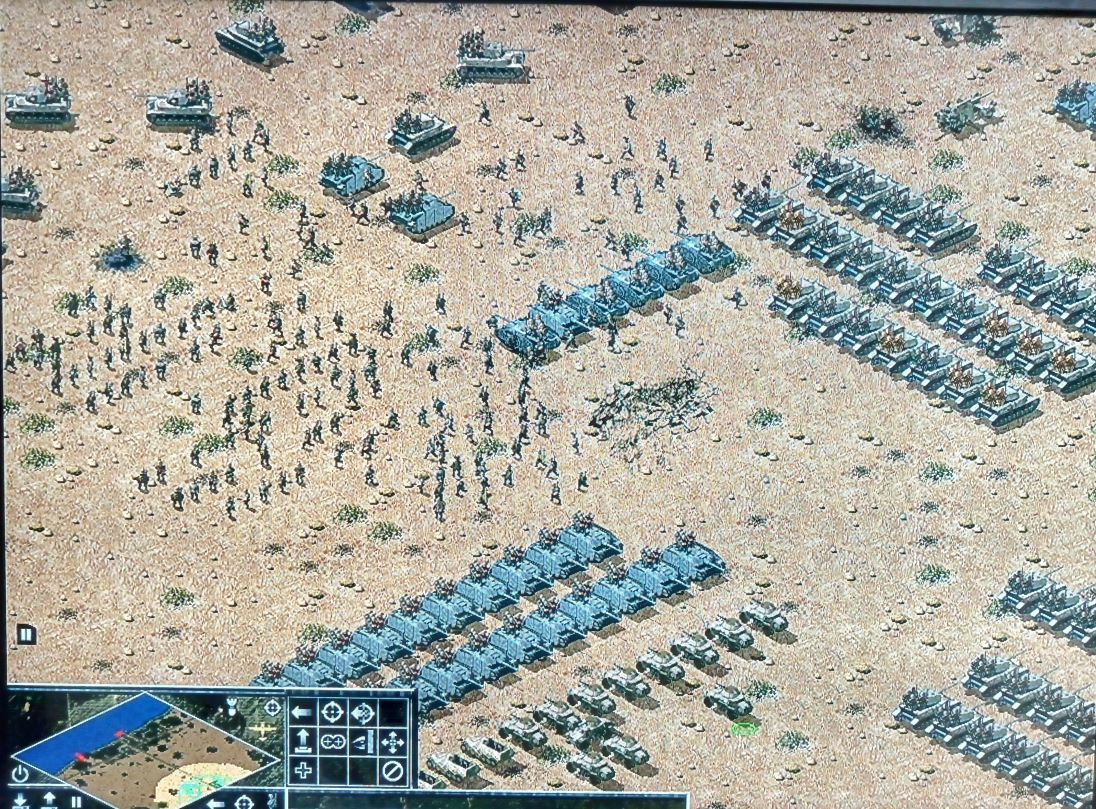Activate the circle-slash cancel command
The height and width of the screenshot is (809, 1096).
pos(393,771)
